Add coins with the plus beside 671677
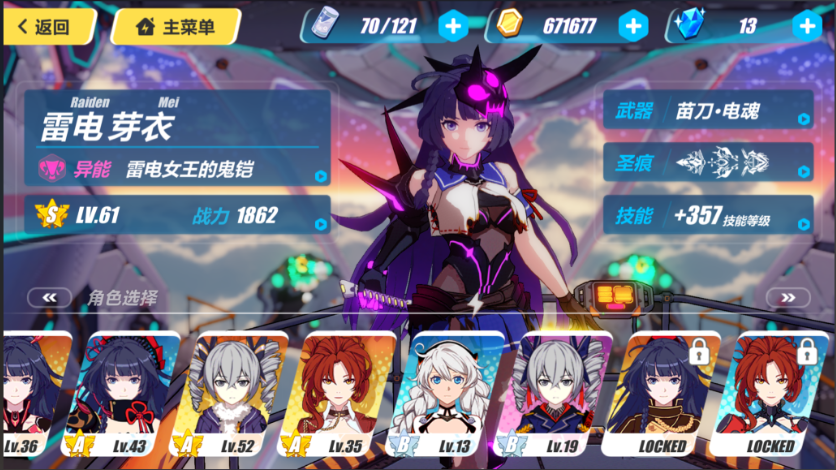 633,26
